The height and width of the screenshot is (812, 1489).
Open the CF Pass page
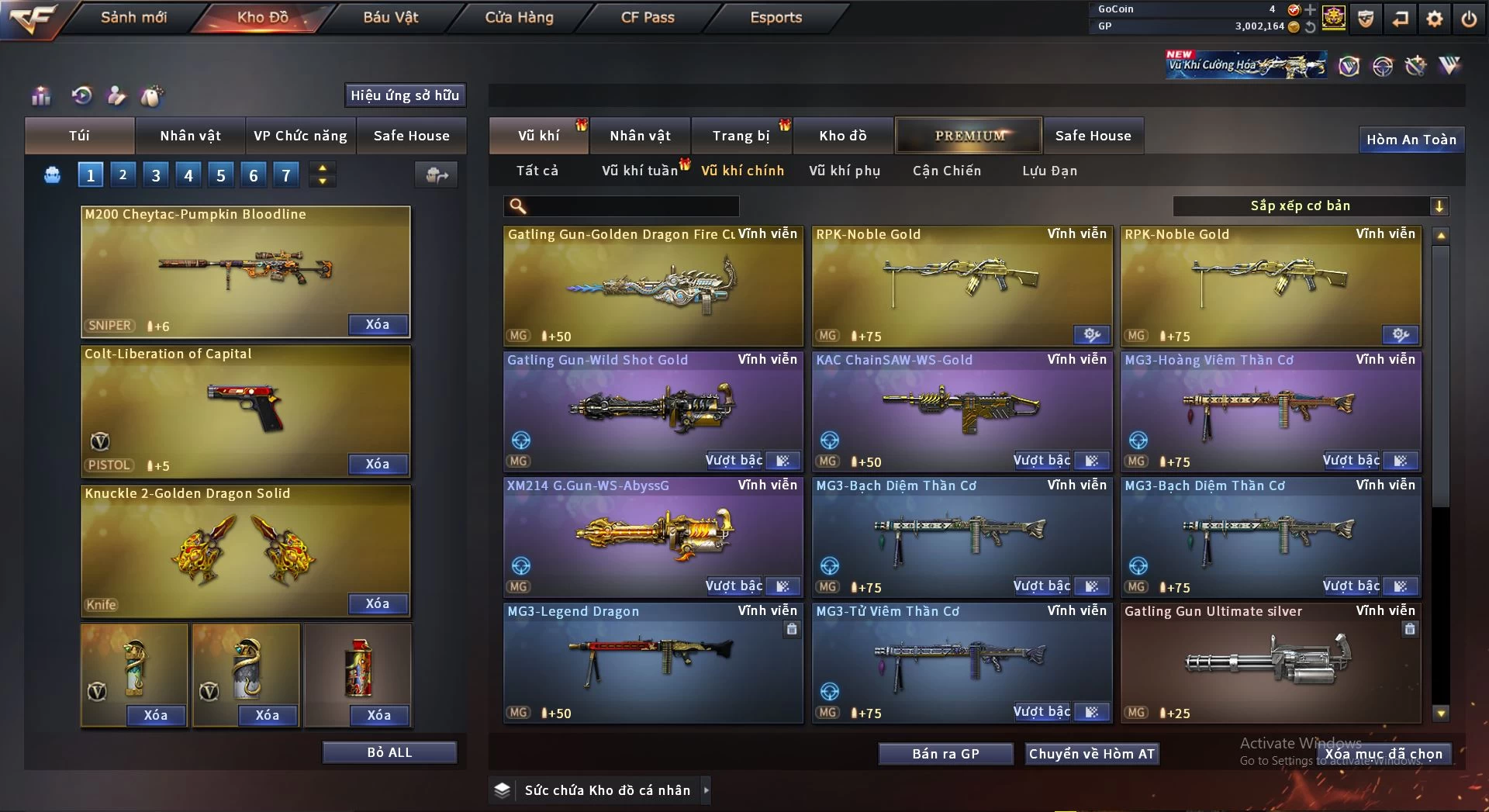[x=648, y=17]
